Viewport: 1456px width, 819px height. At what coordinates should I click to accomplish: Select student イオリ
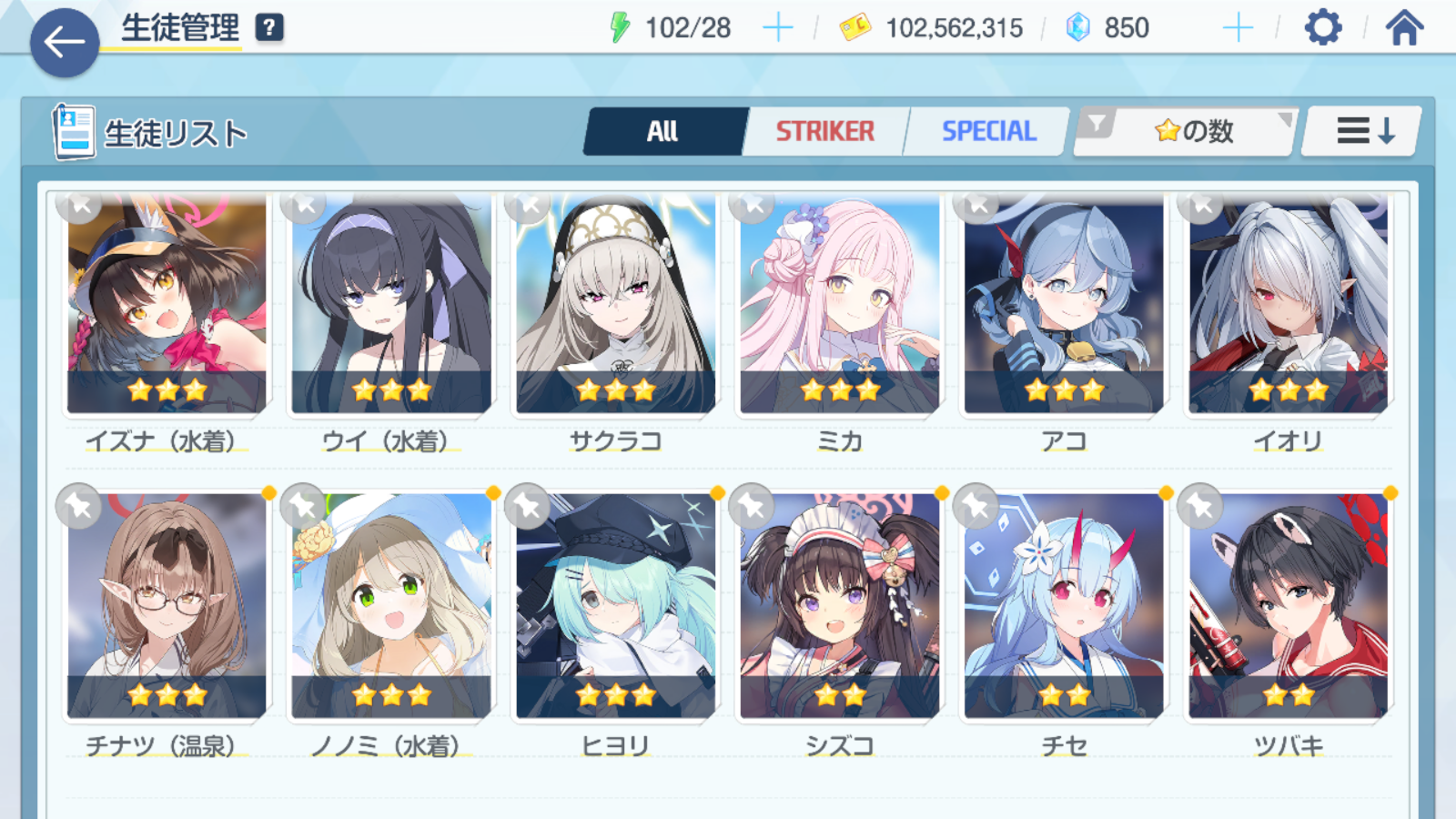click(x=1288, y=305)
